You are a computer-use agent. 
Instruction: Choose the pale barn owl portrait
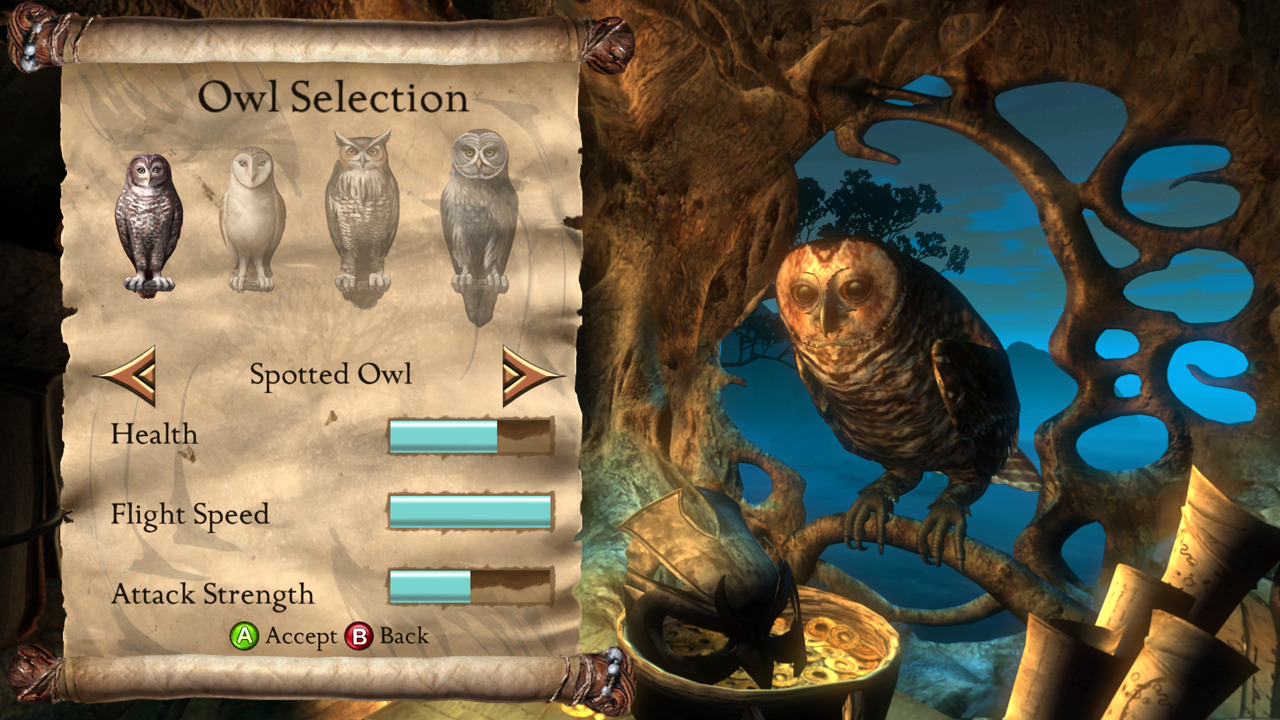(x=252, y=219)
